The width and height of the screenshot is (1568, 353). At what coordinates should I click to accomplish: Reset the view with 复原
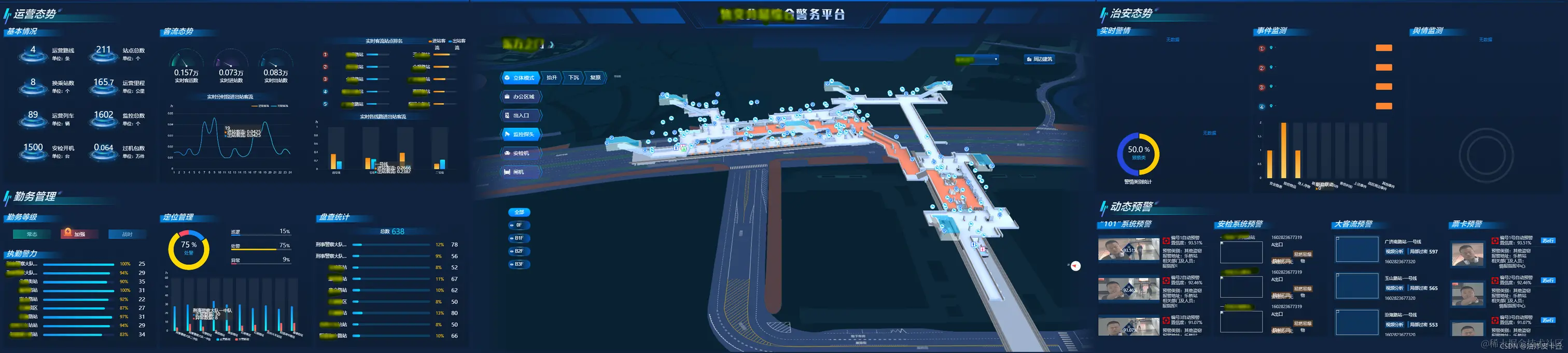(595, 77)
